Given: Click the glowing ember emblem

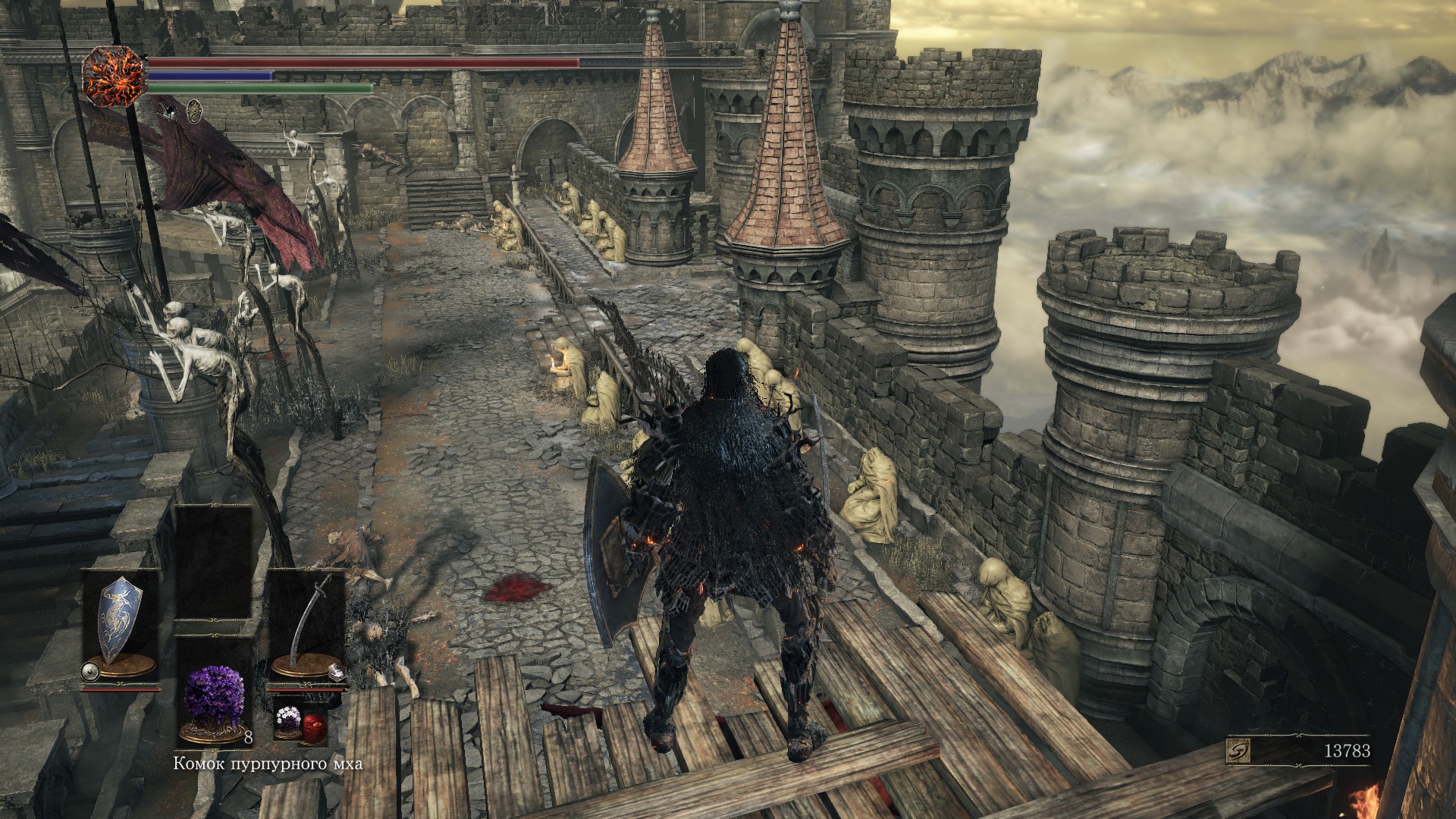Looking at the screenshot, I should click(x=113, y=75).
